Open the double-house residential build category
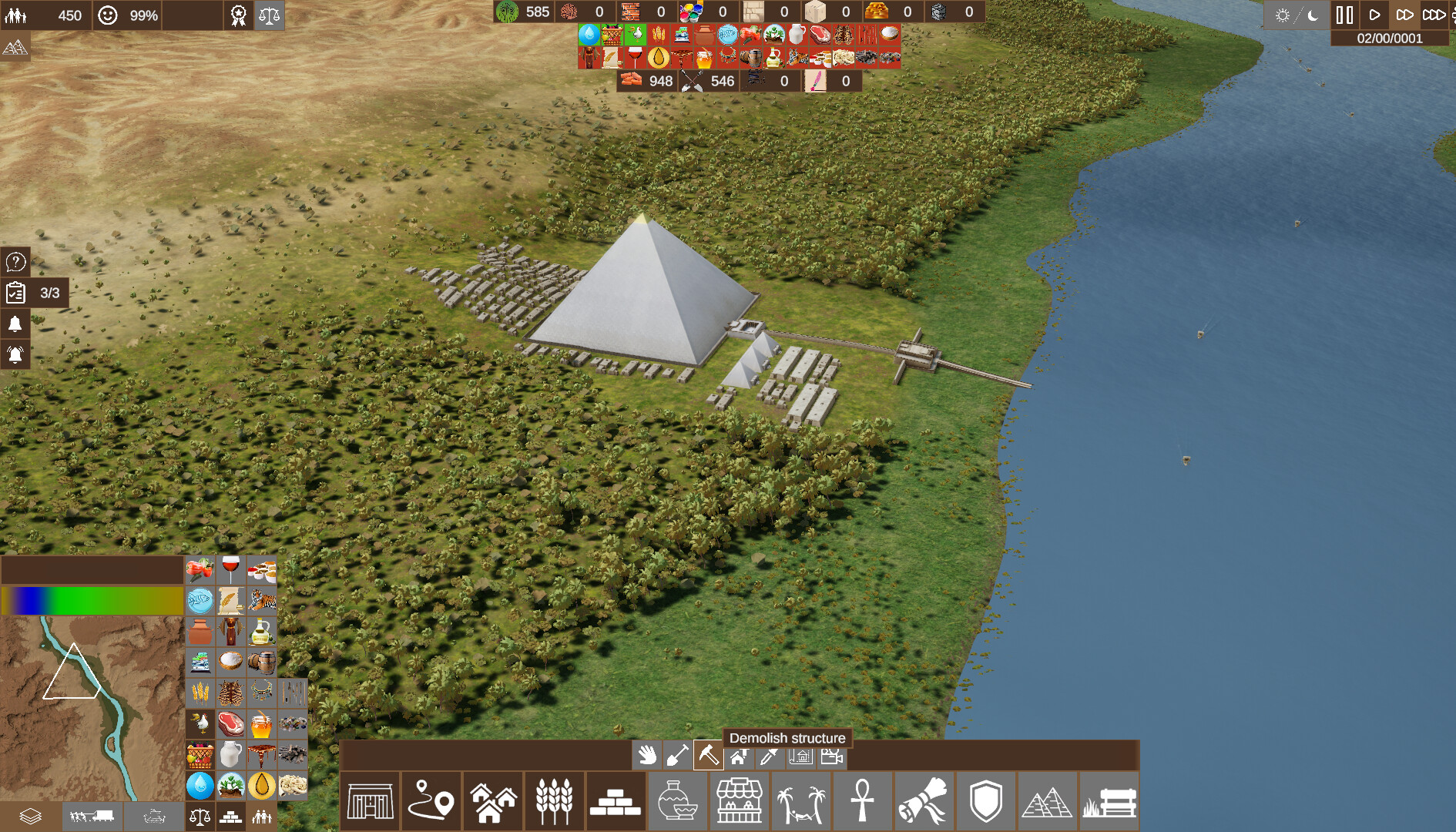Image resolution: width=1456 pixels, height=832 pixels. click(493, 801)
